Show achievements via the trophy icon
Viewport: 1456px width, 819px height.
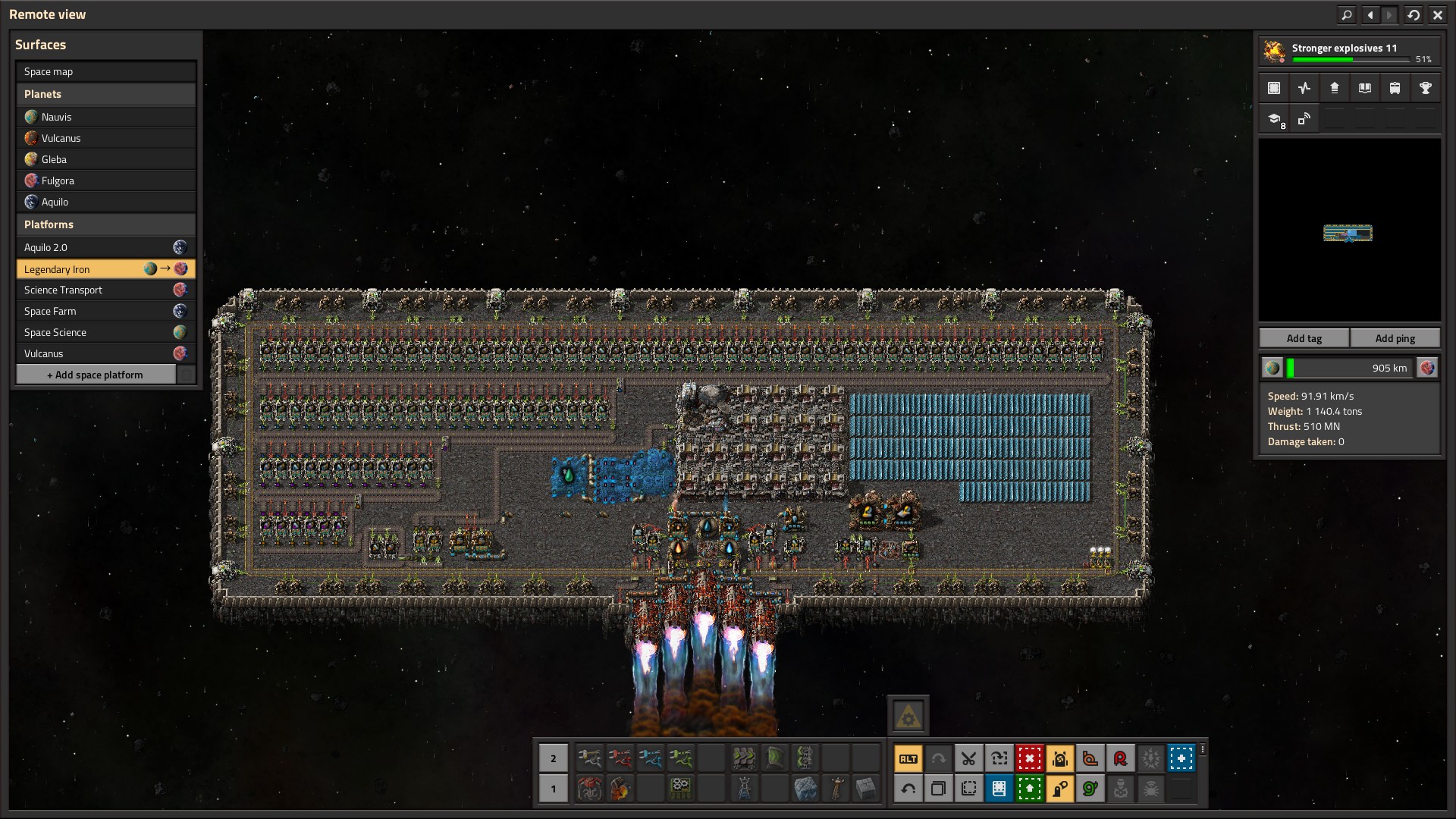[1425, 88]
